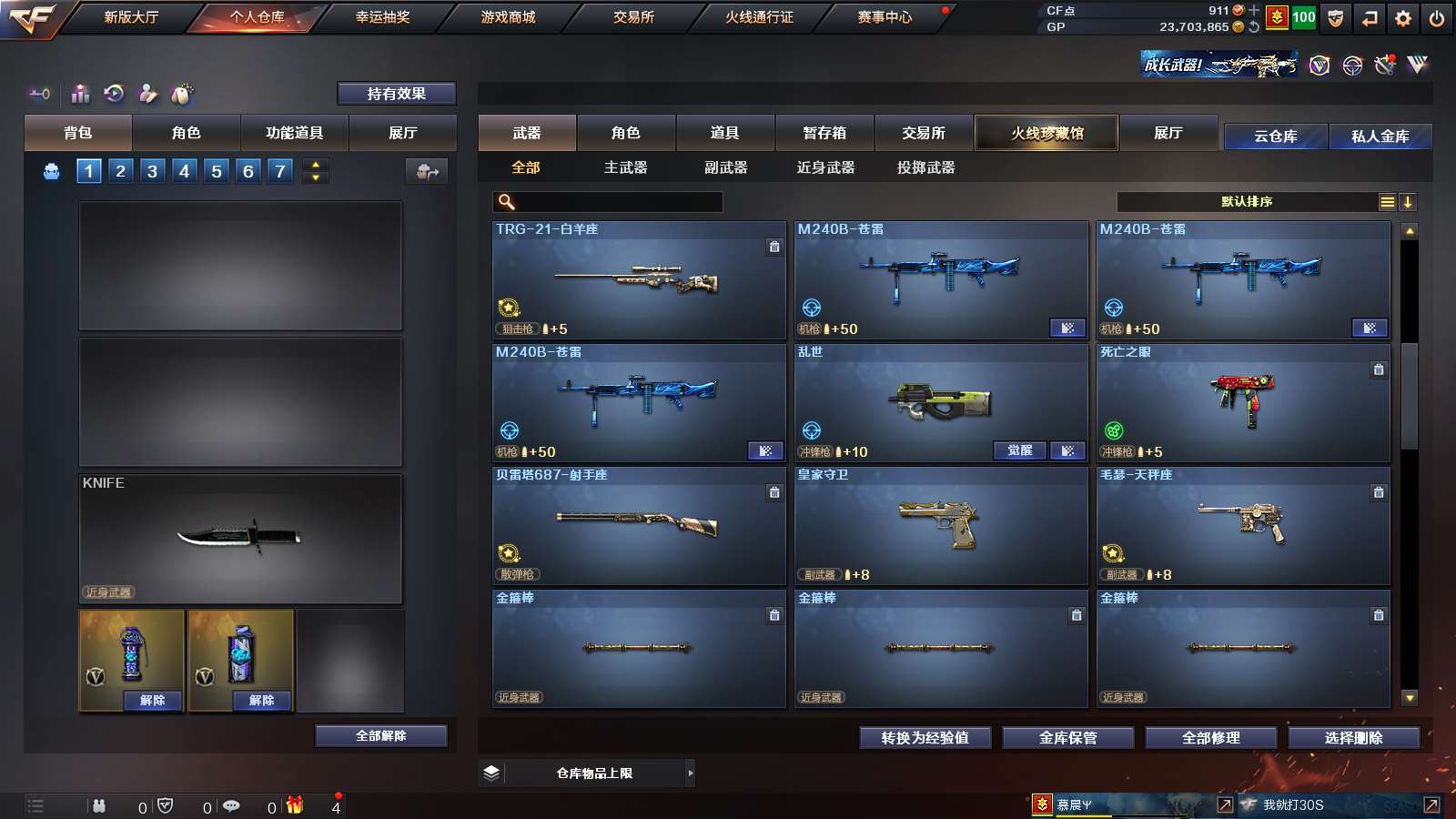This screenshot has width=1456, height=819.
Task: Select the TRG-21-白羊座 sniper rifle
Action: click(x=638, y=280)
